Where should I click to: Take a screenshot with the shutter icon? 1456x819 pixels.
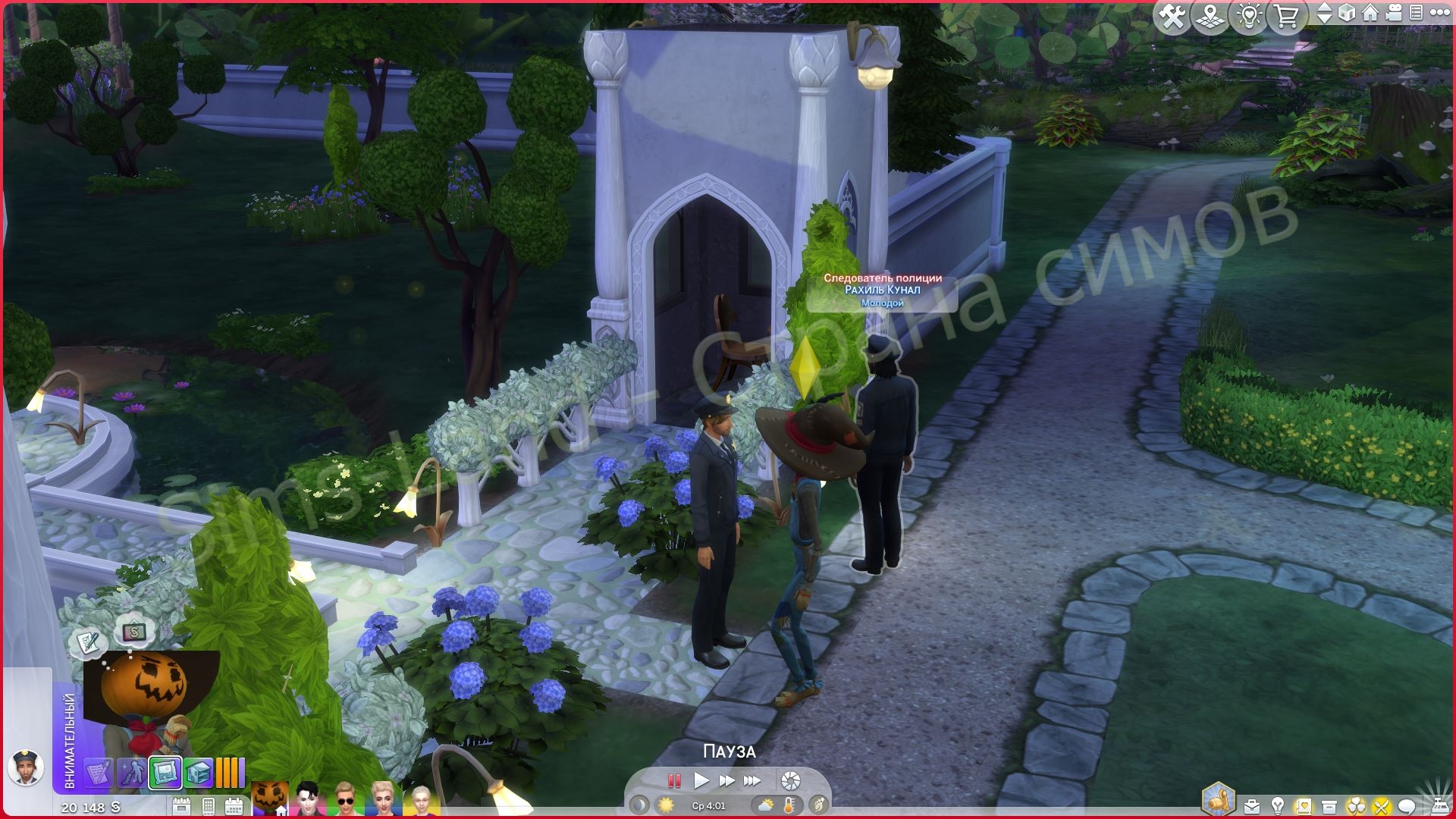(x=790, y=780)
